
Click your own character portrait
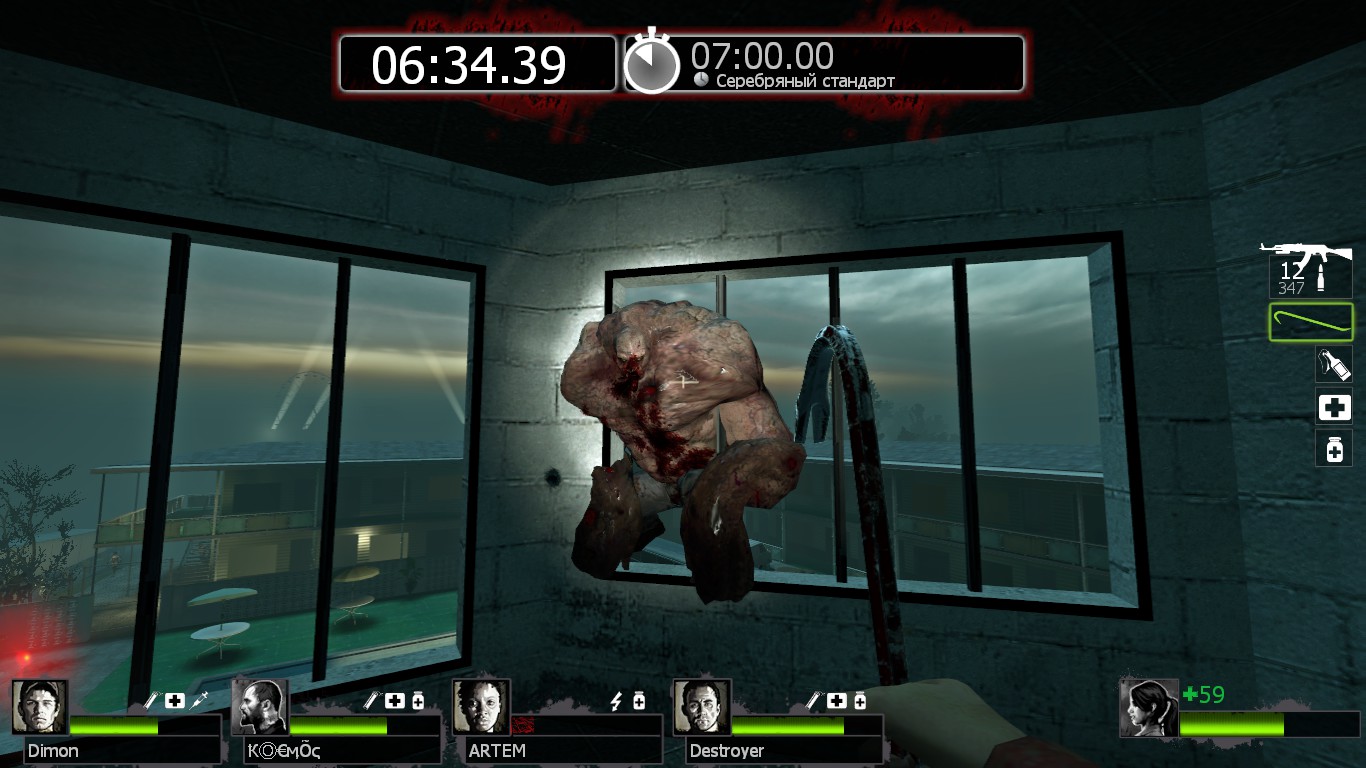coord(1148,708)
